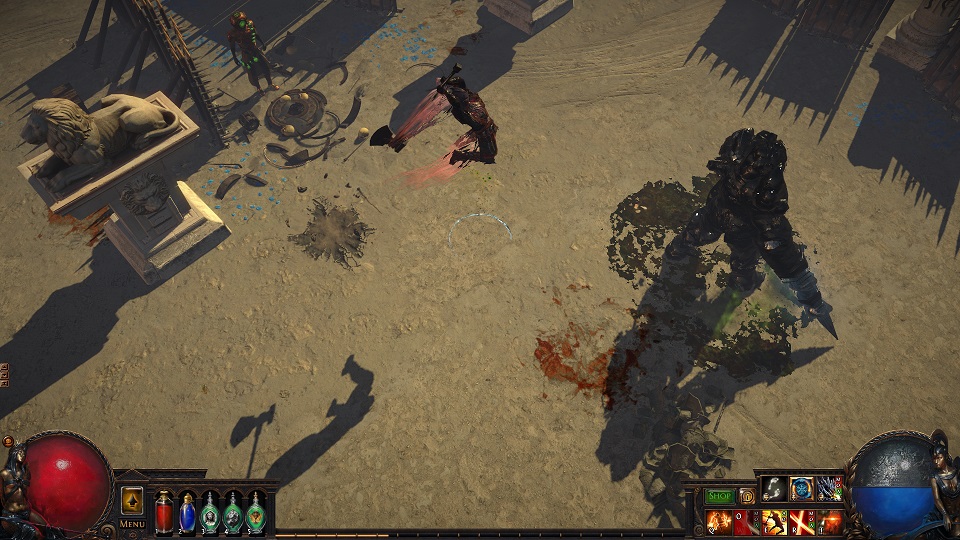Activate the leaping warrior skill on E
This screenshot has height=540, width=960.
pos(774,521)
